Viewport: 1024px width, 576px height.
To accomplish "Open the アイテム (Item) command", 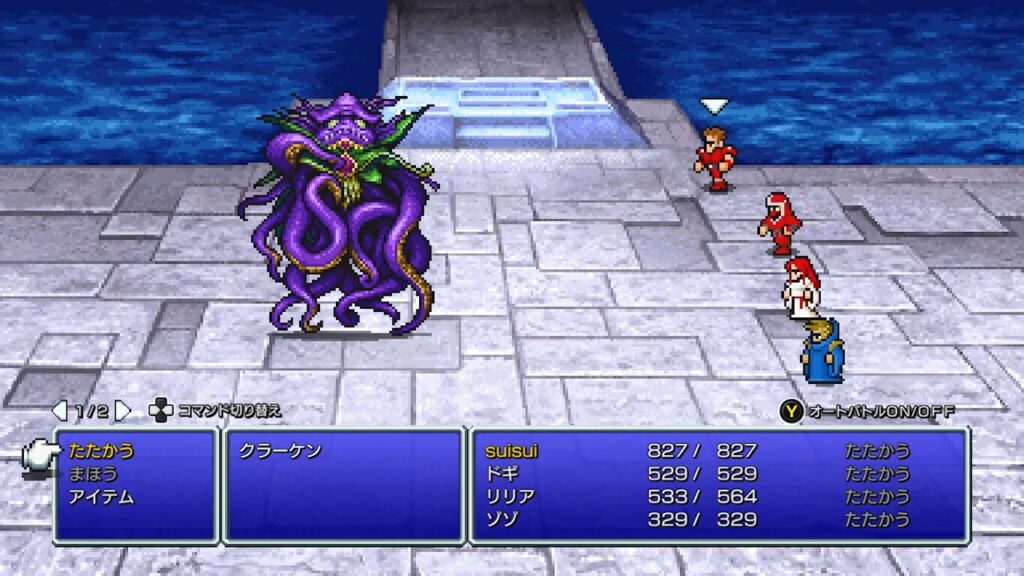I will 102,497.
